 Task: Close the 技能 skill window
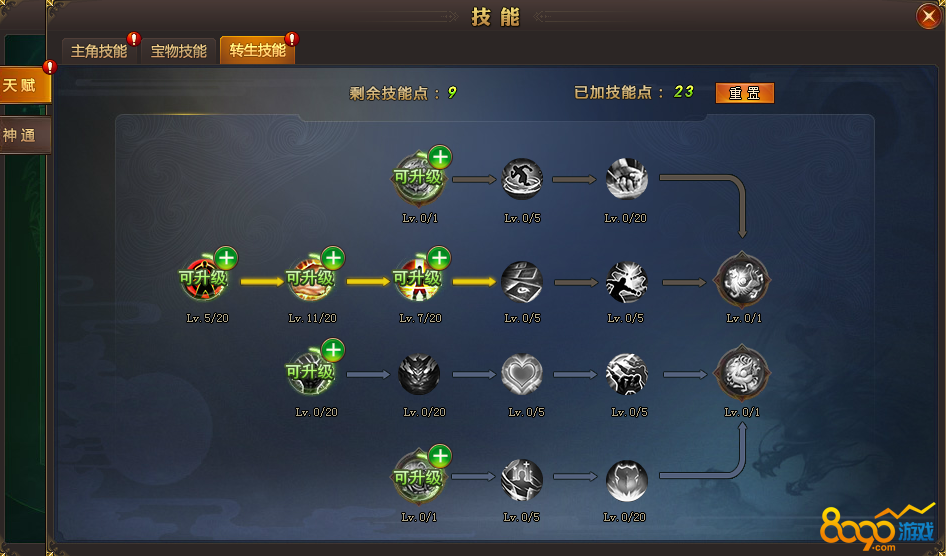pos(927,16)
